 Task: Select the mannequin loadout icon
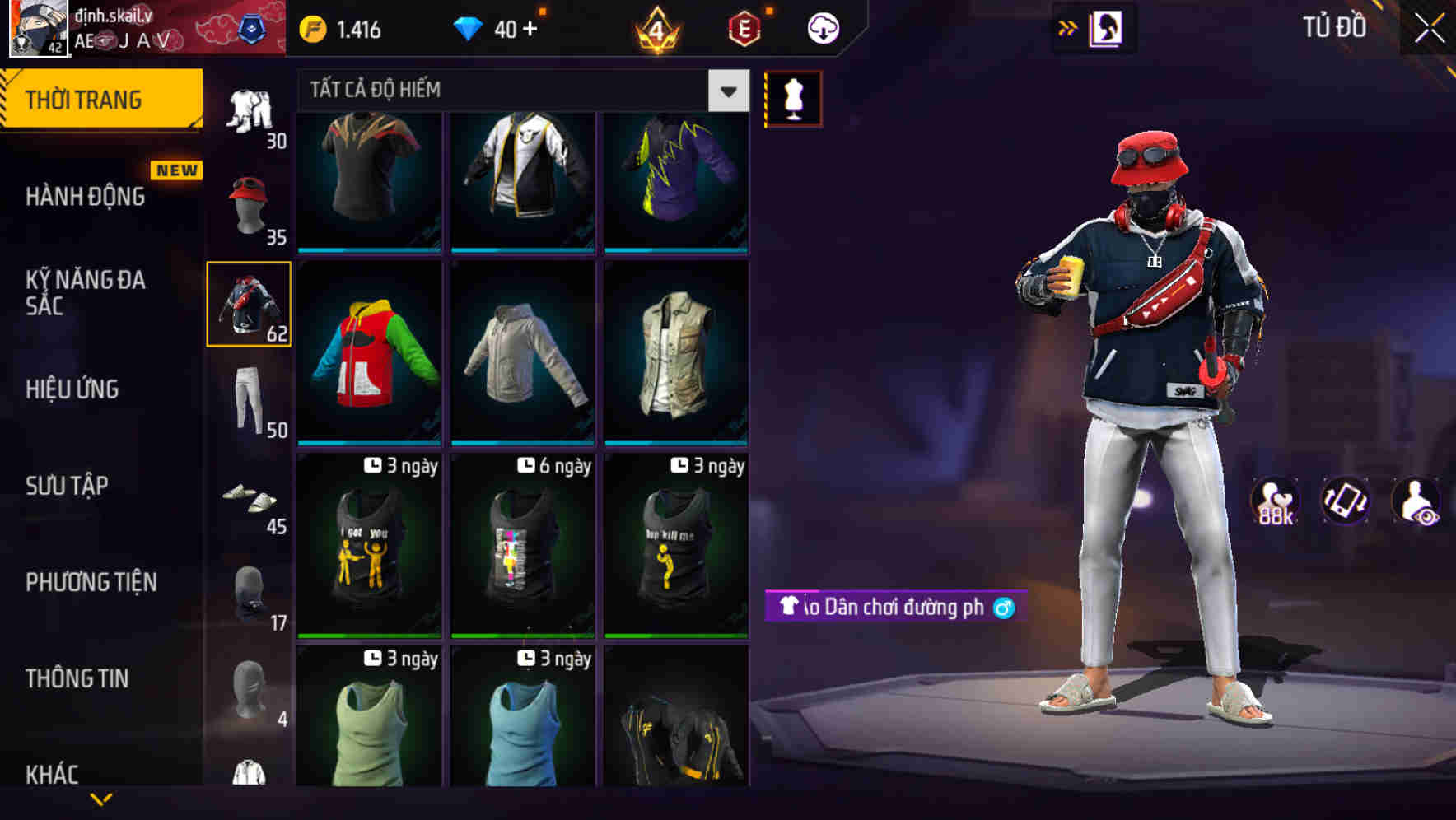(x=793, y=97)
